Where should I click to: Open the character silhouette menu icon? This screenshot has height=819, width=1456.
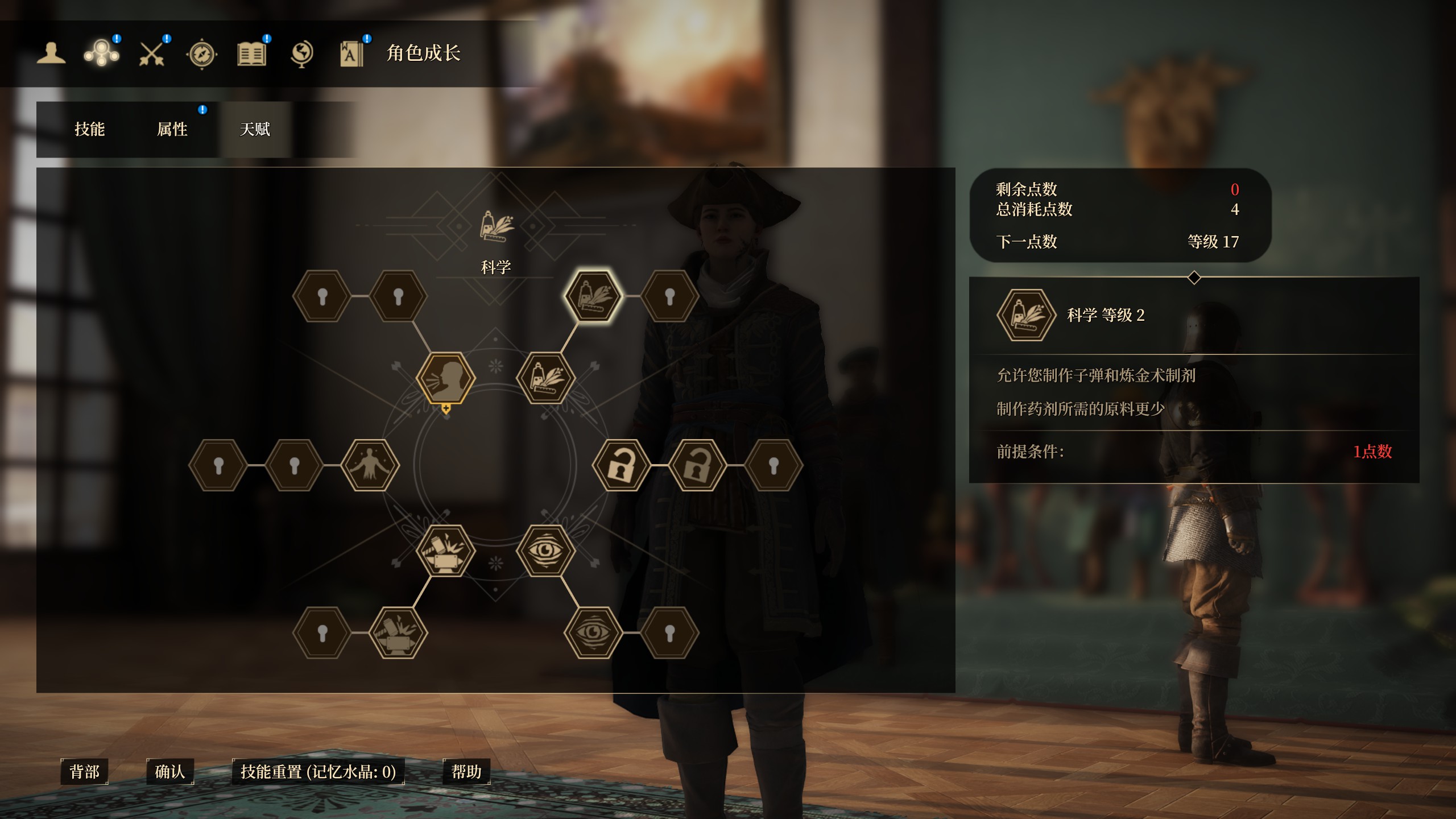51,54
